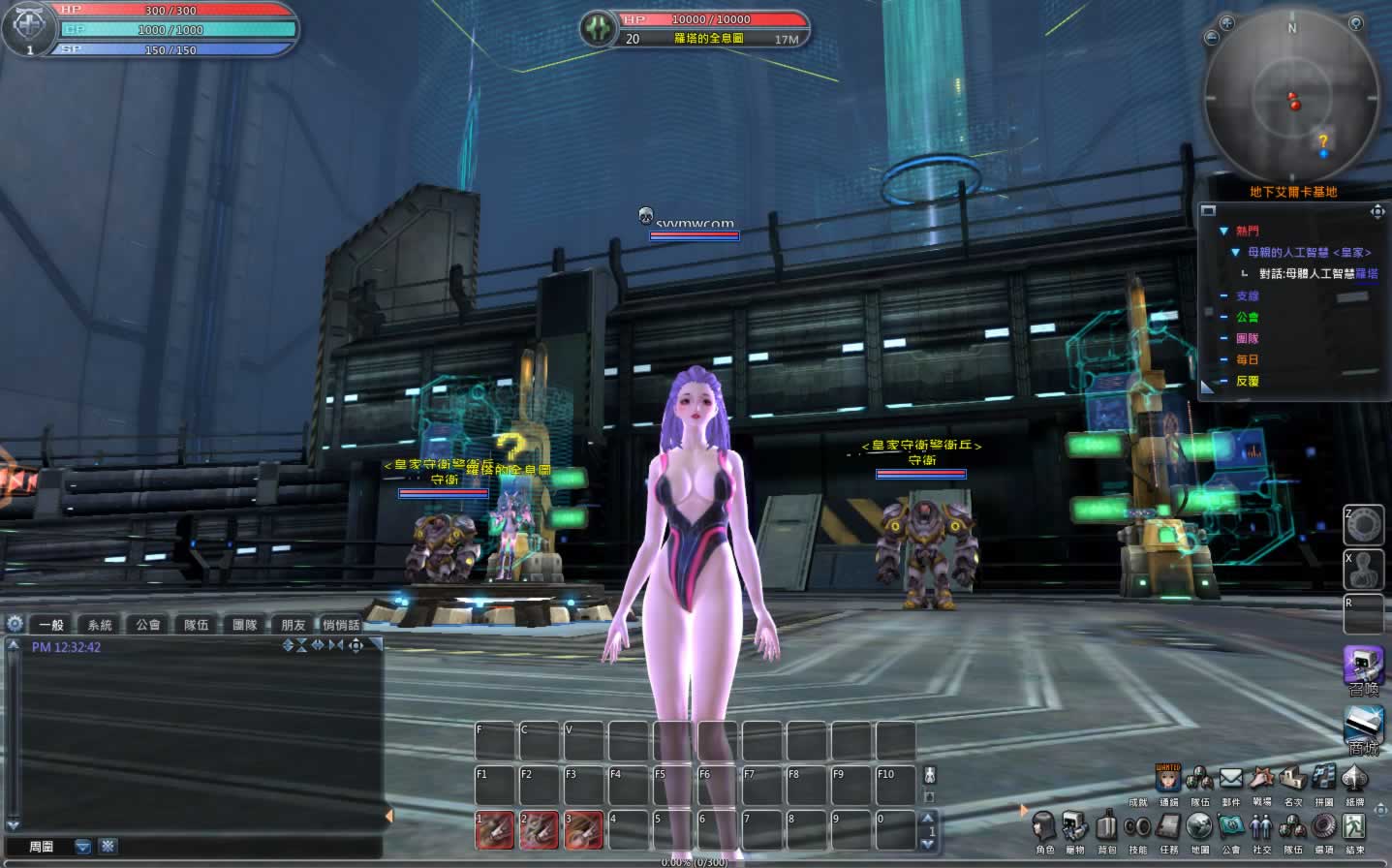
Task: Collapse the 熱門 quest category
Action: tap(1223, 231)
